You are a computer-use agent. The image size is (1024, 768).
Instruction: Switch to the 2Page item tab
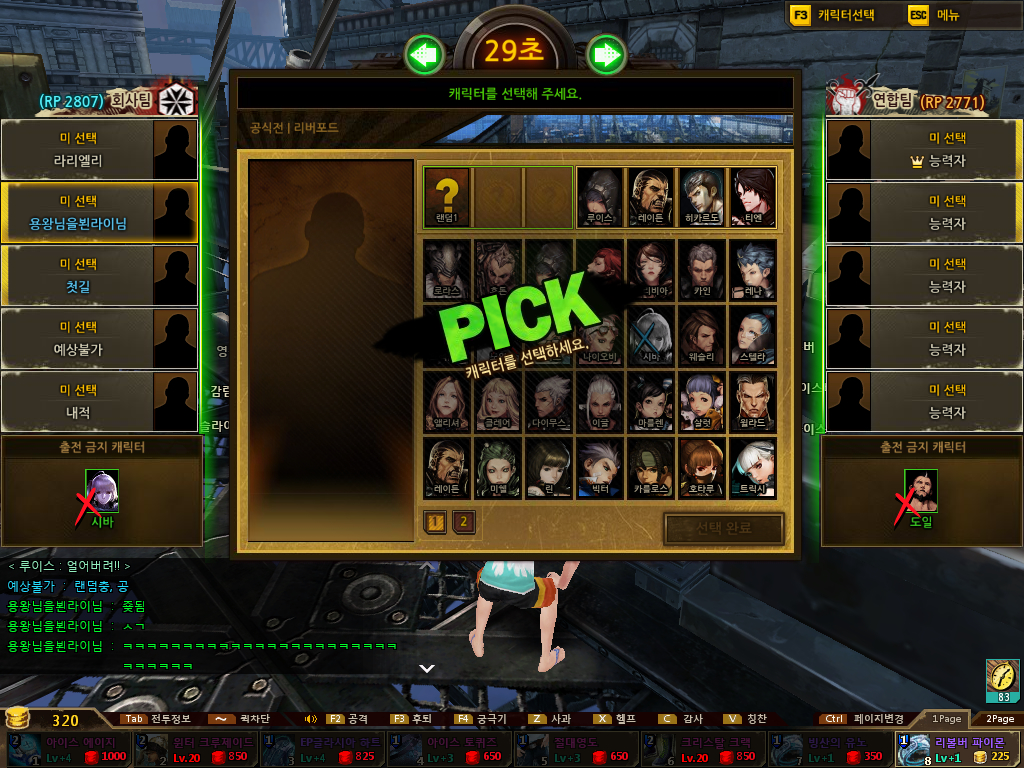(999, 718)
